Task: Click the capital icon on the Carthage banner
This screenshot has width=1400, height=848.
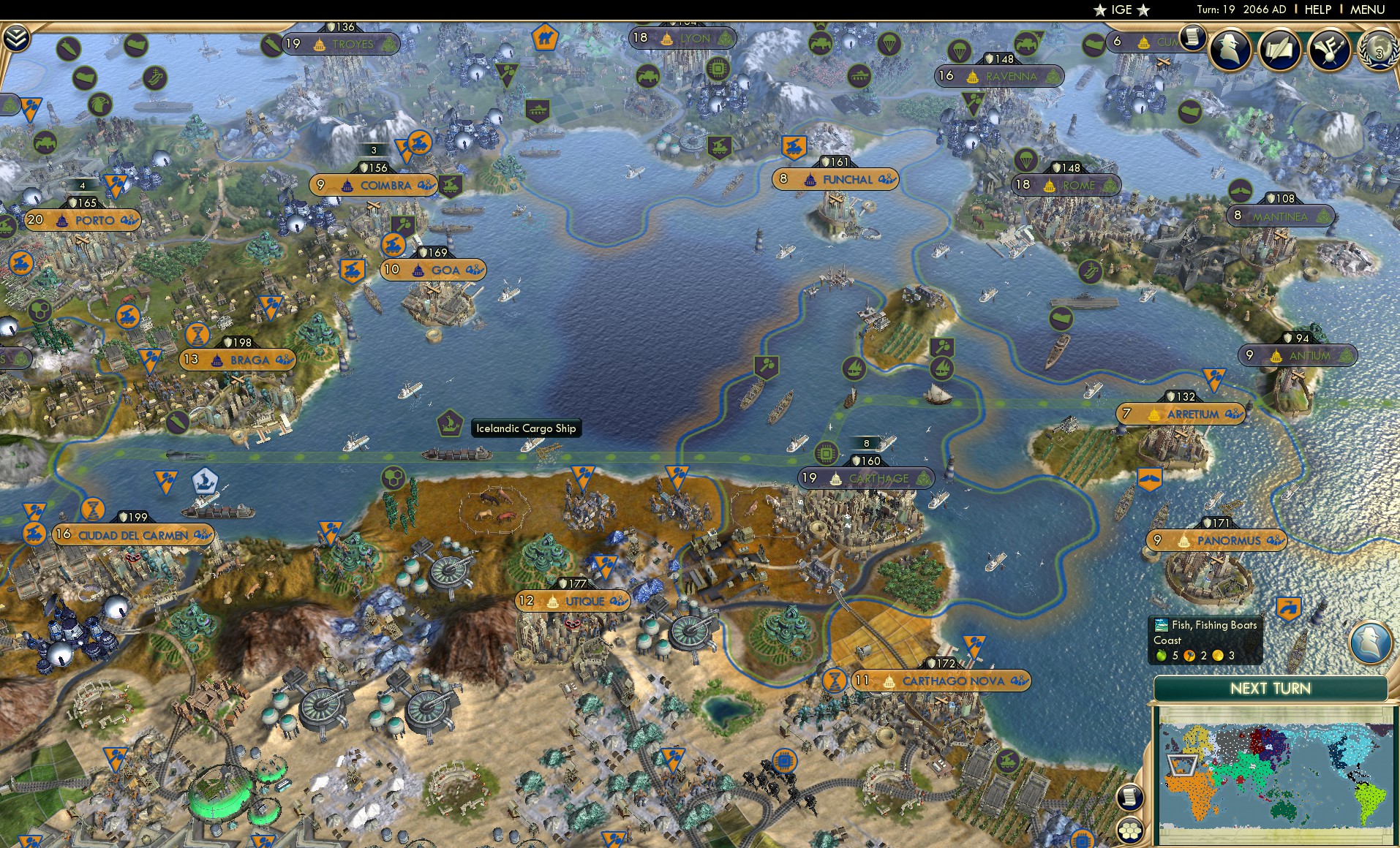Action: point(834,478)
